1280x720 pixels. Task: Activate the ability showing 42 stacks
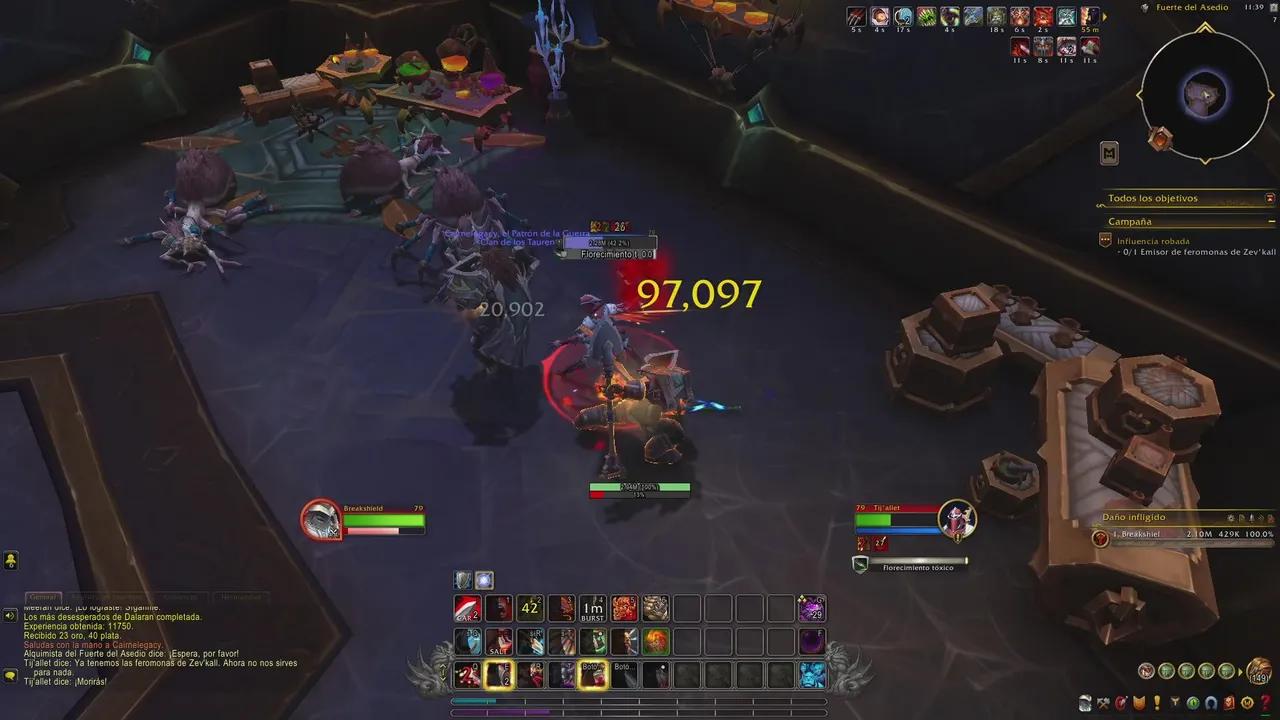pyautogui.click(x=529, y=607)
